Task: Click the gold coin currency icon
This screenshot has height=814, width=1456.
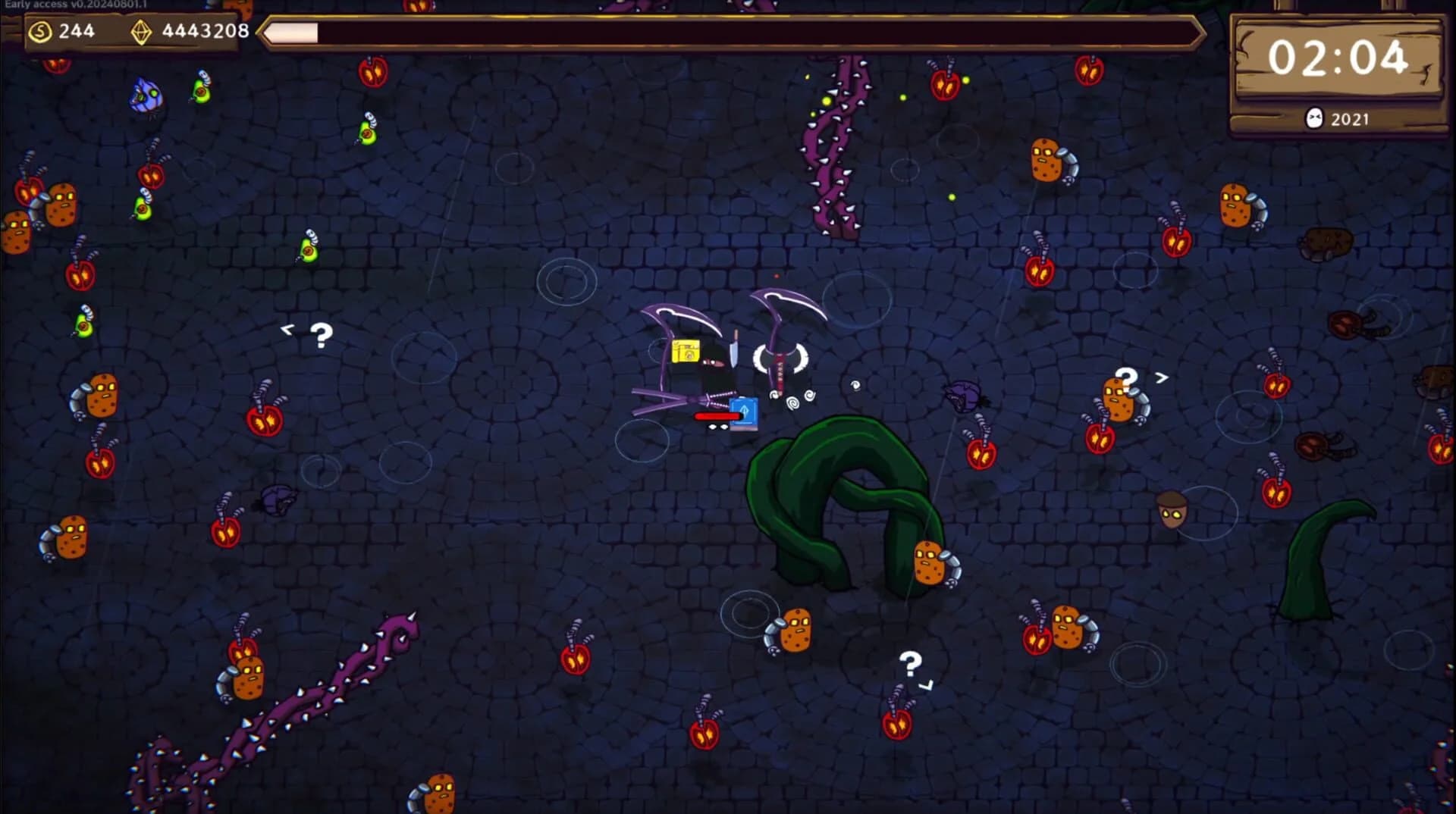Action: pos(39,31)
